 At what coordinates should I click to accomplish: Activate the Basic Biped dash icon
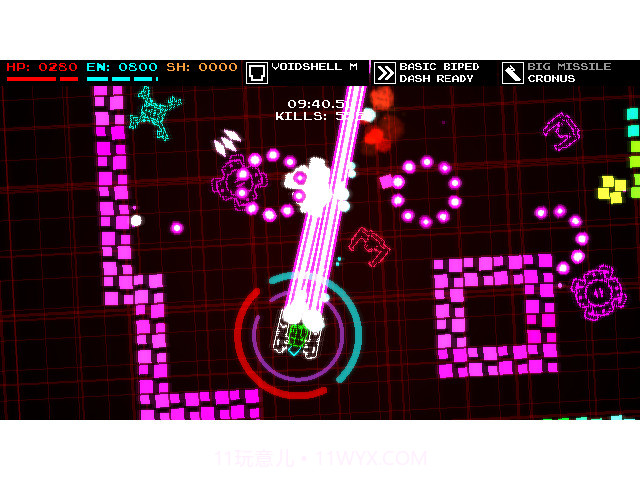[x=385, y=73]
